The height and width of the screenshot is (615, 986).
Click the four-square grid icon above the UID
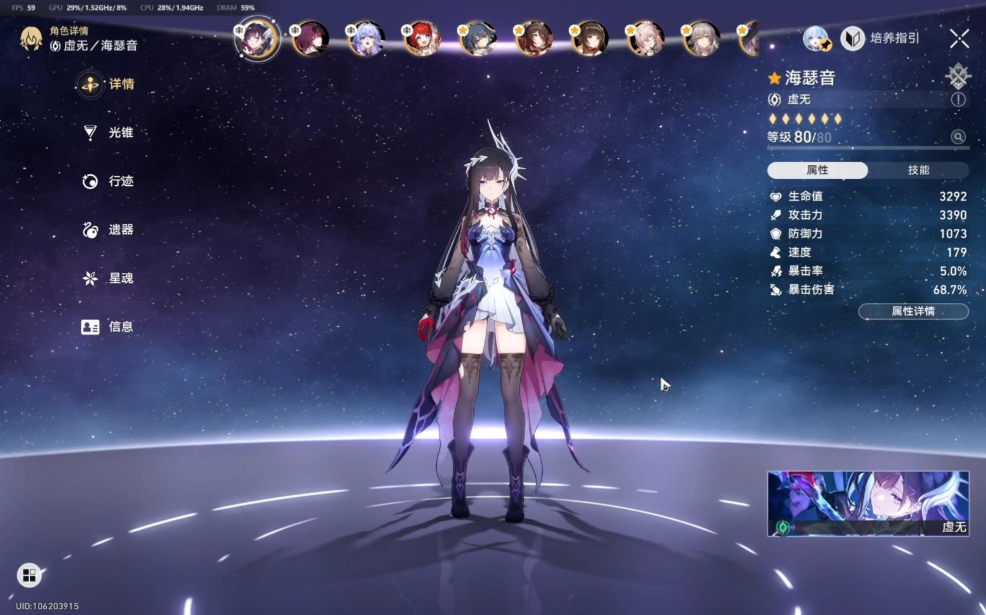29,575
